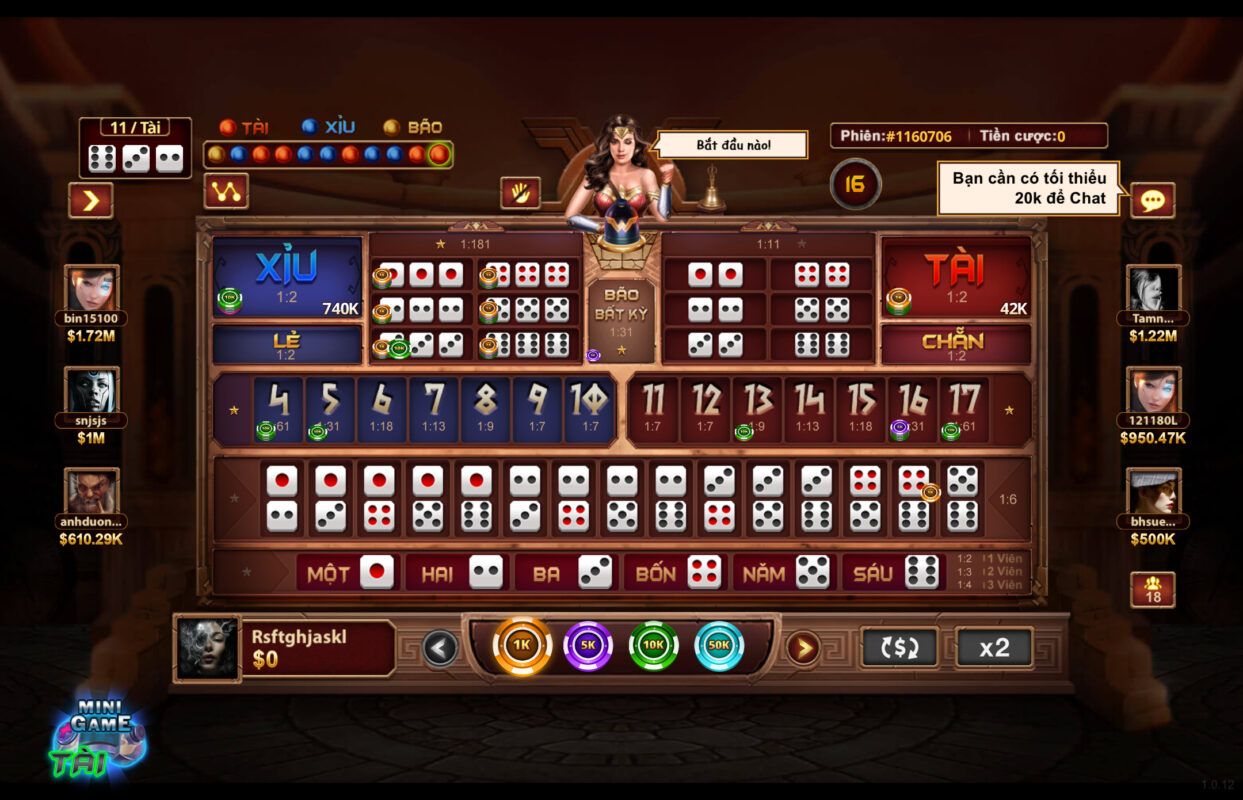
Task: Show the player list with 18 players
Action: point(1152,589)
